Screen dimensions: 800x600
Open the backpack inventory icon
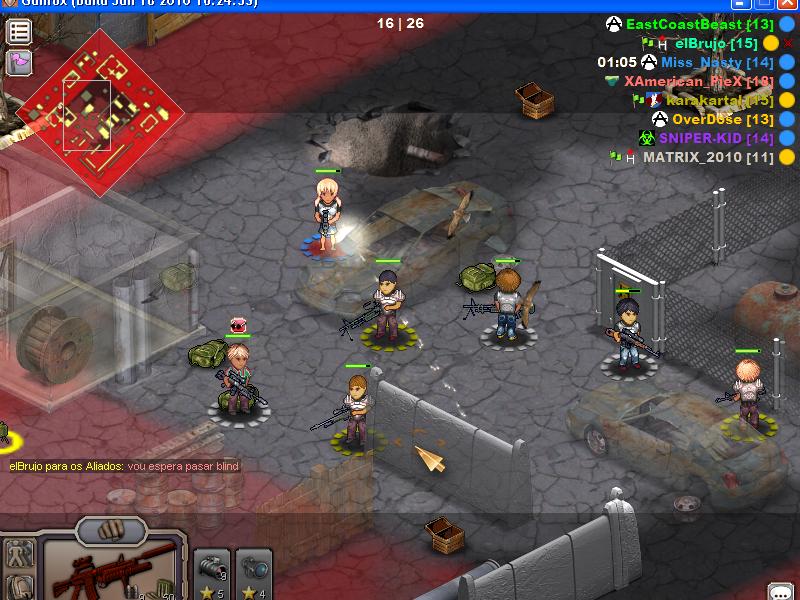click(x=19, y=586)
